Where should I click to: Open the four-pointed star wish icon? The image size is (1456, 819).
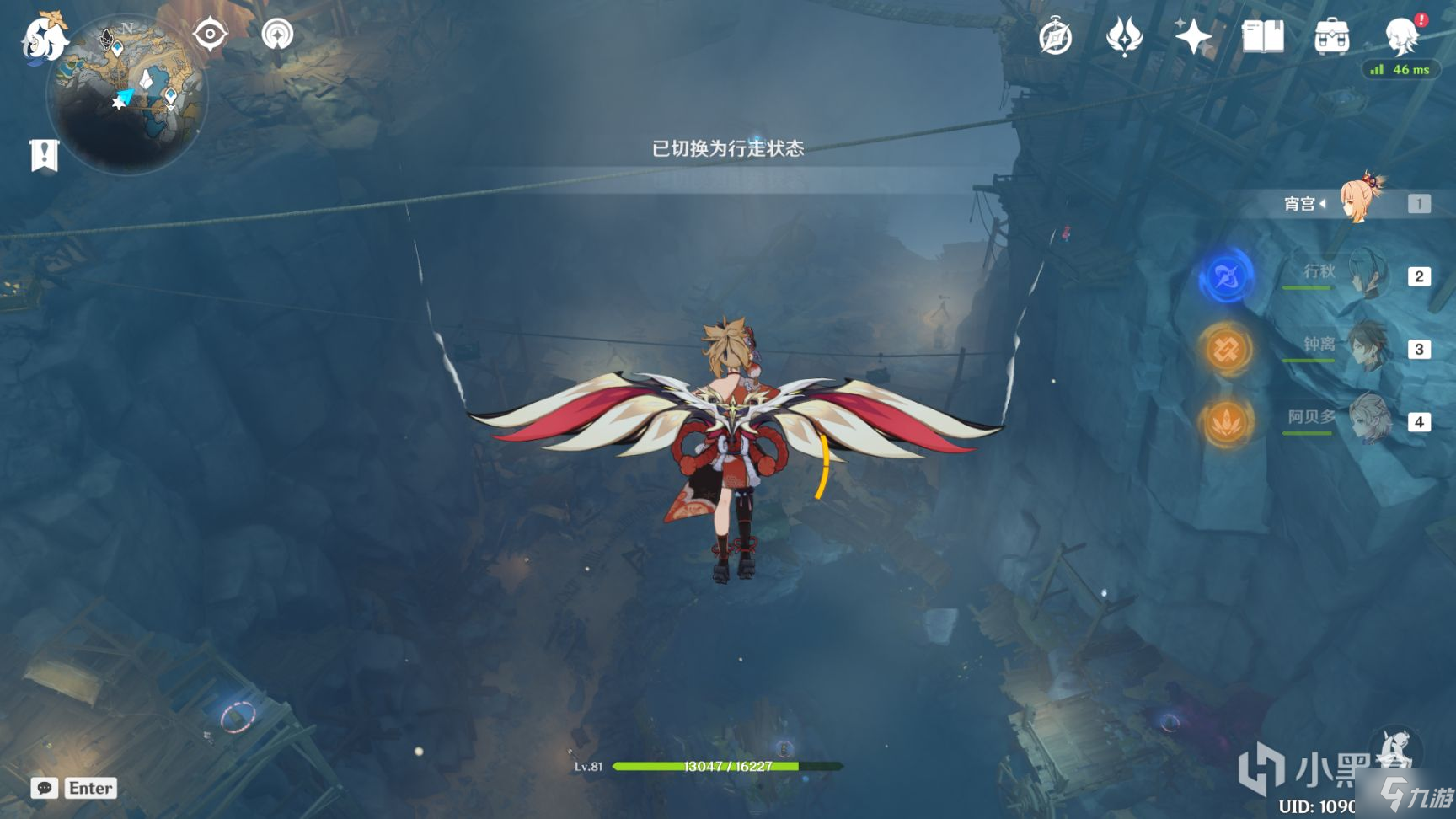pos(1193,37)
